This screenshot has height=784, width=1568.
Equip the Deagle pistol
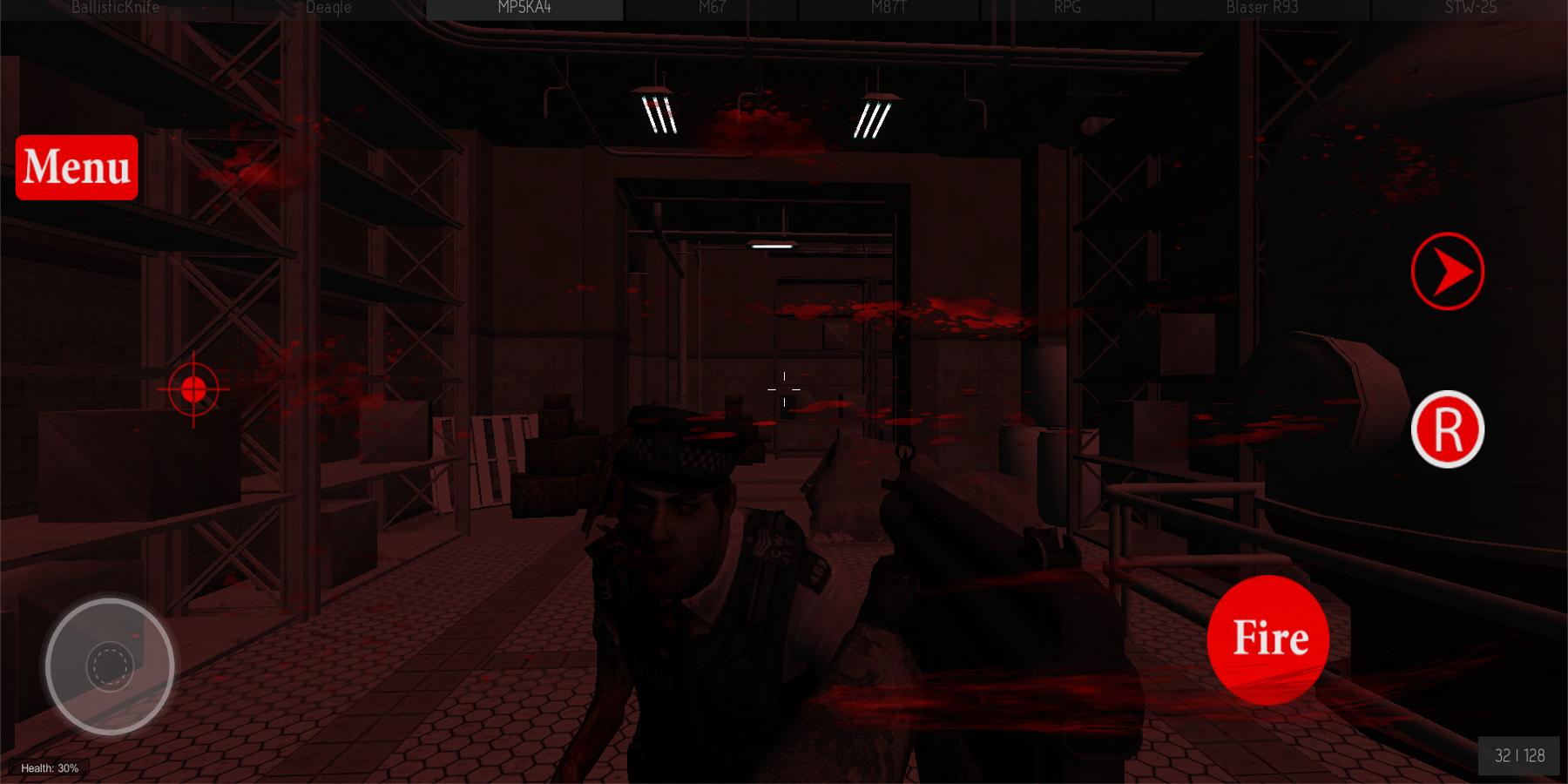(327, 8)
